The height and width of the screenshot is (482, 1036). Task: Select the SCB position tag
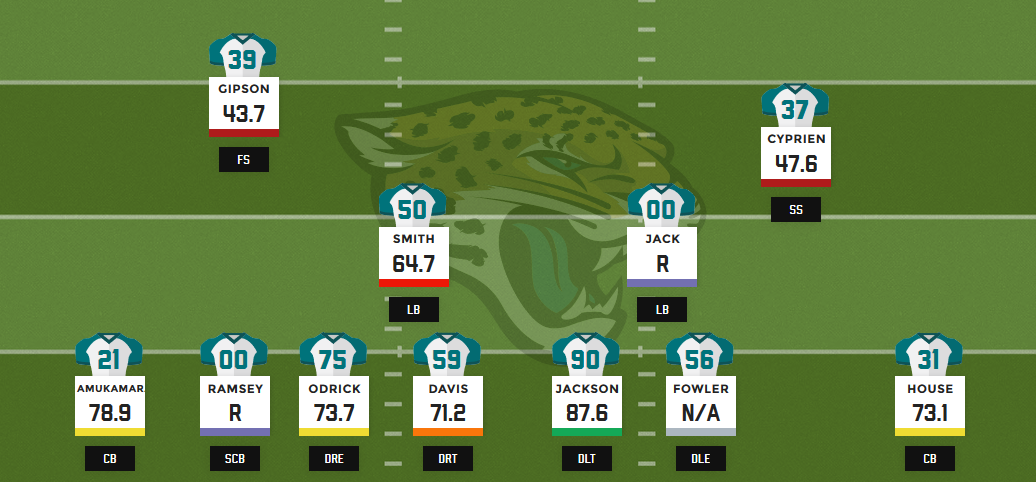235,459
